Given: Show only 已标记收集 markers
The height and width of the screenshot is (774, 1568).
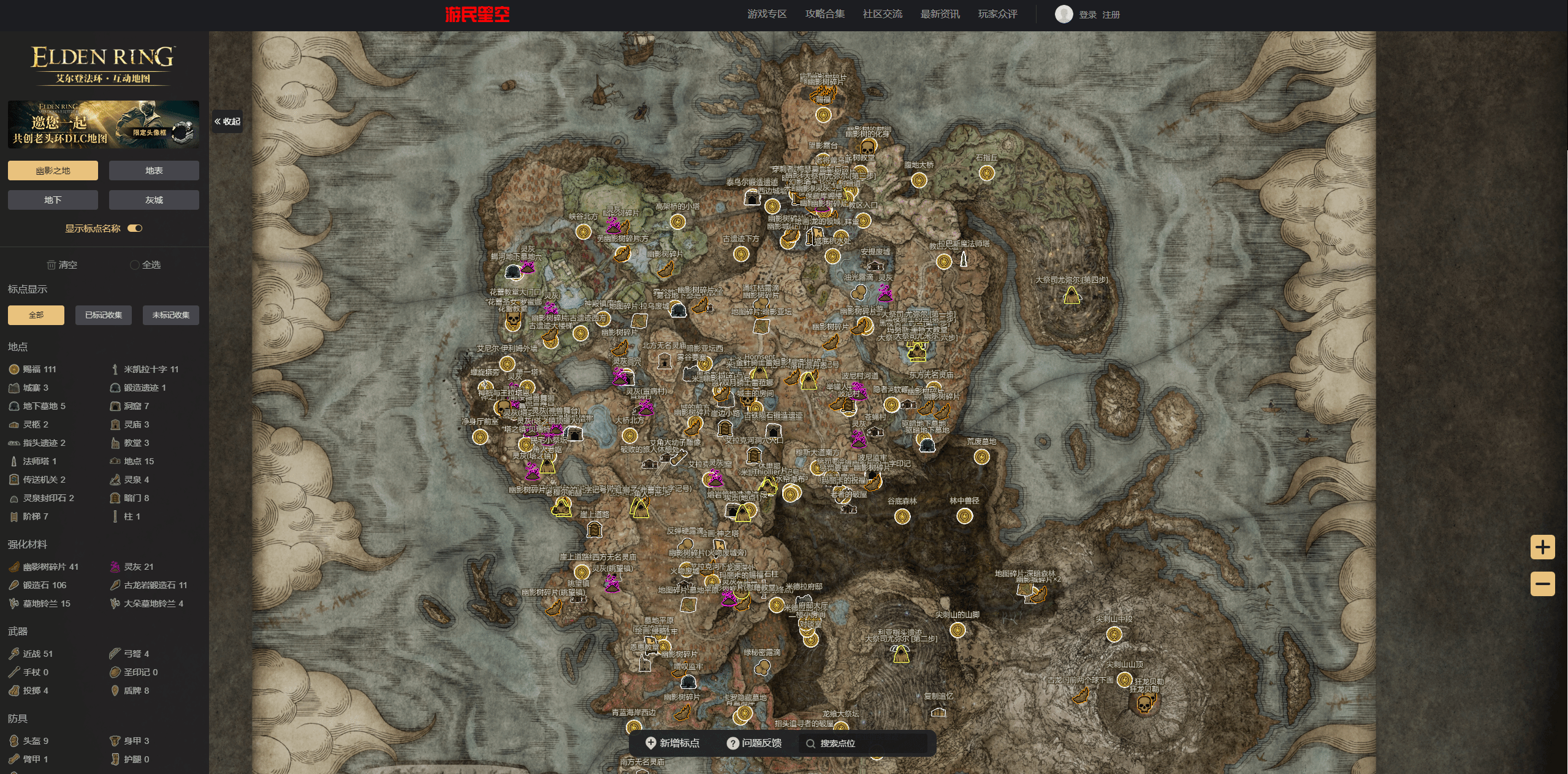Looking at the screenshot, I should 104,315.
